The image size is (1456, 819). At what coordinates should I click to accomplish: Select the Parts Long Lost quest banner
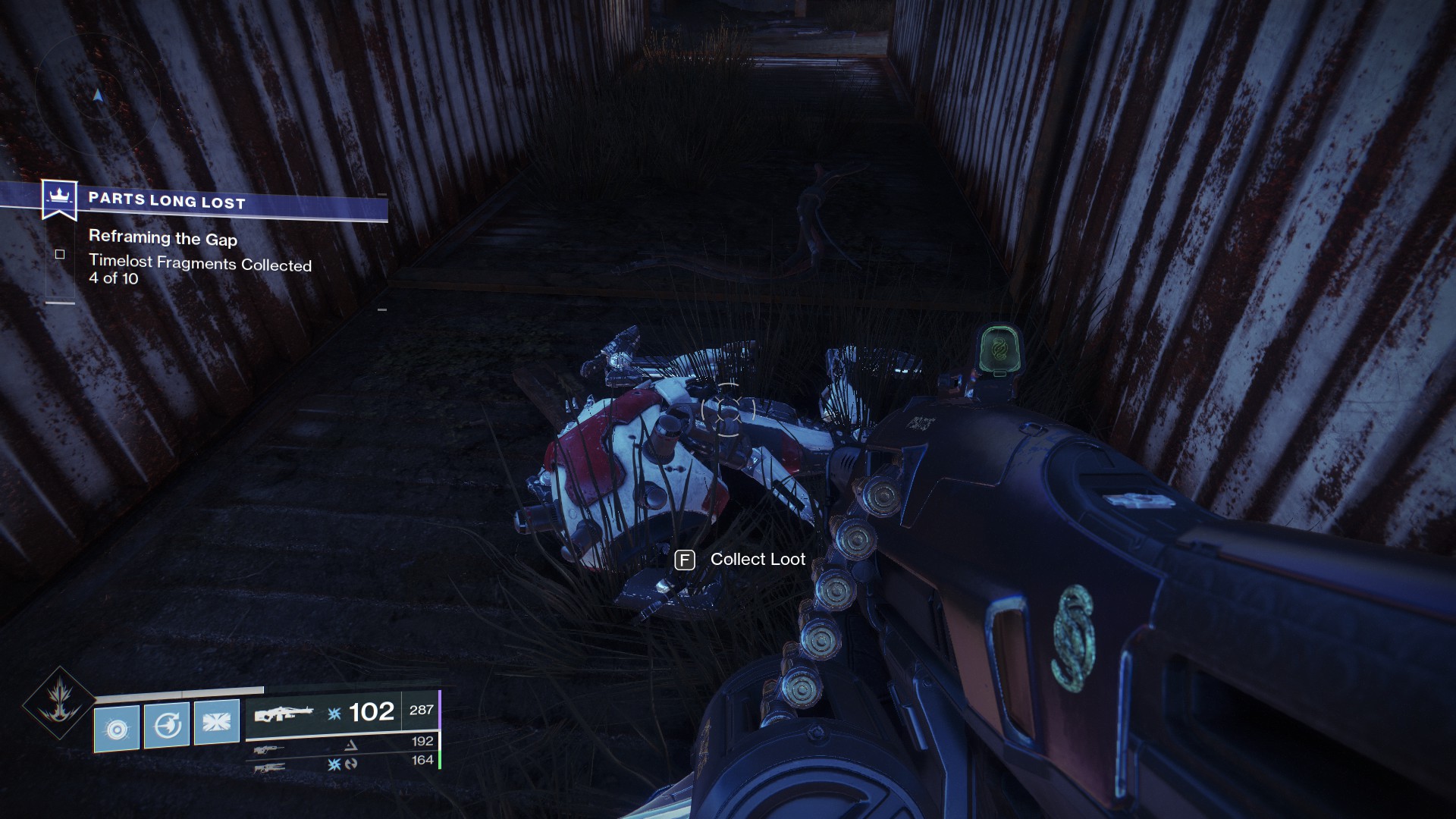[227, 202]
